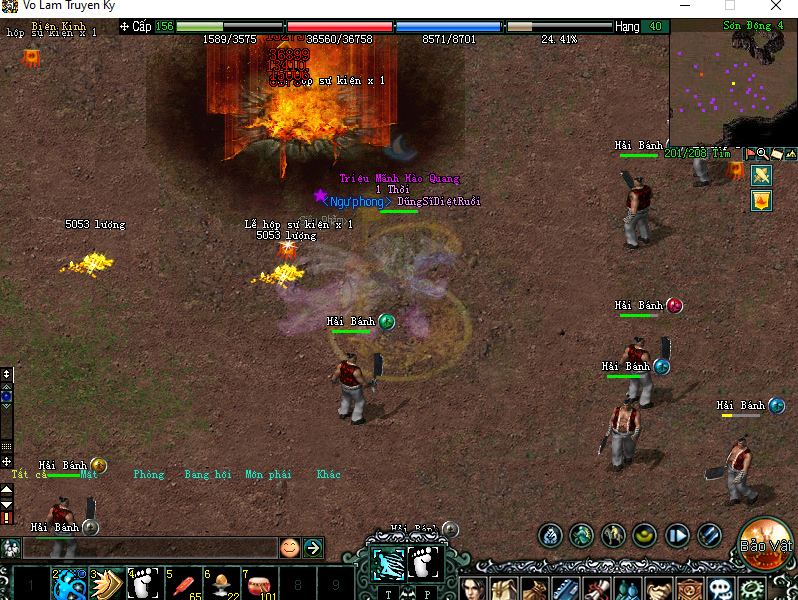
Task: Use the red drum item stack of 101
Action: [x=258, y=583]
